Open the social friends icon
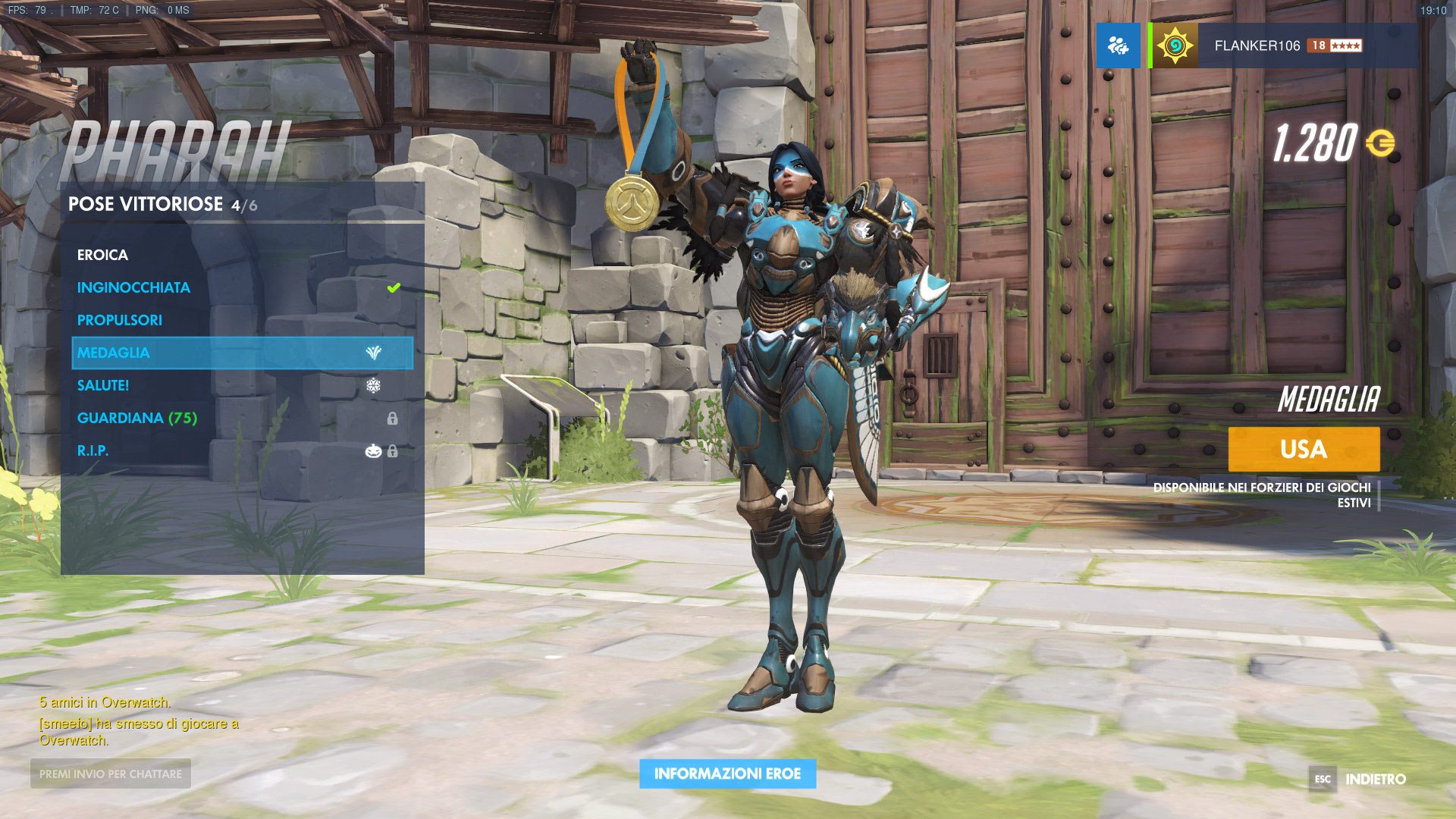The image size is (1456, 819). [x=1118, y=45]
